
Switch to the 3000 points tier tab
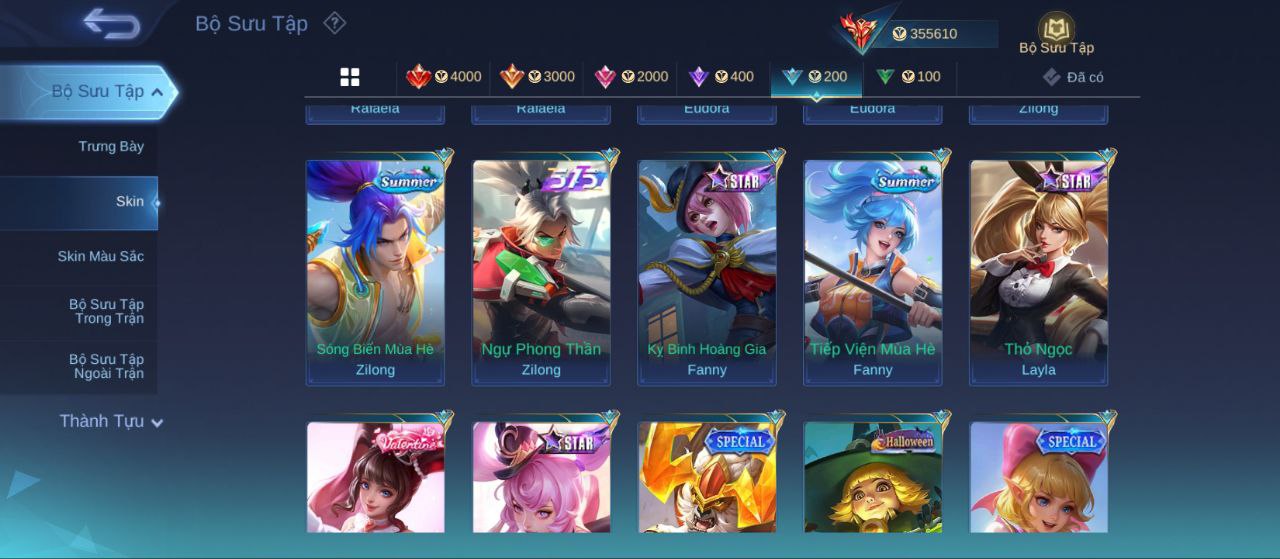tap(537, 77)
